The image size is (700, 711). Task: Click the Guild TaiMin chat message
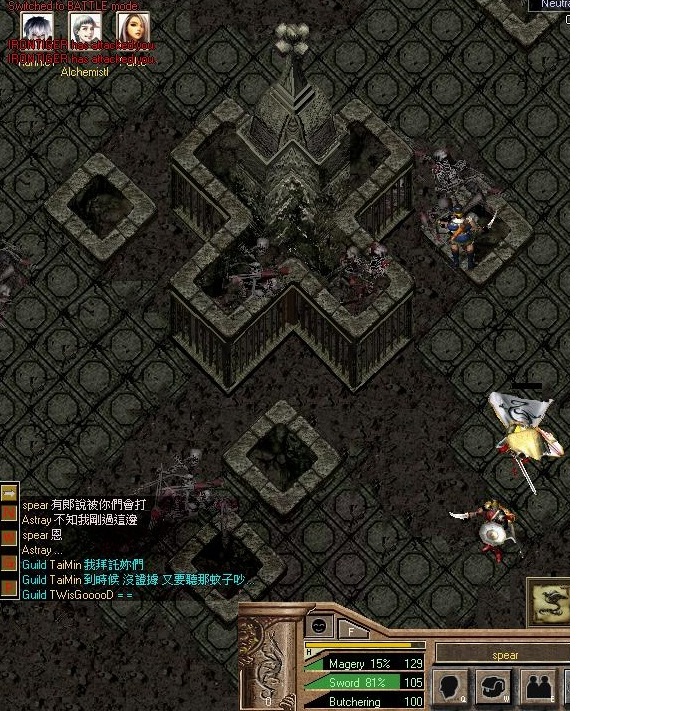pyautogui.click(x=84, y=565)
